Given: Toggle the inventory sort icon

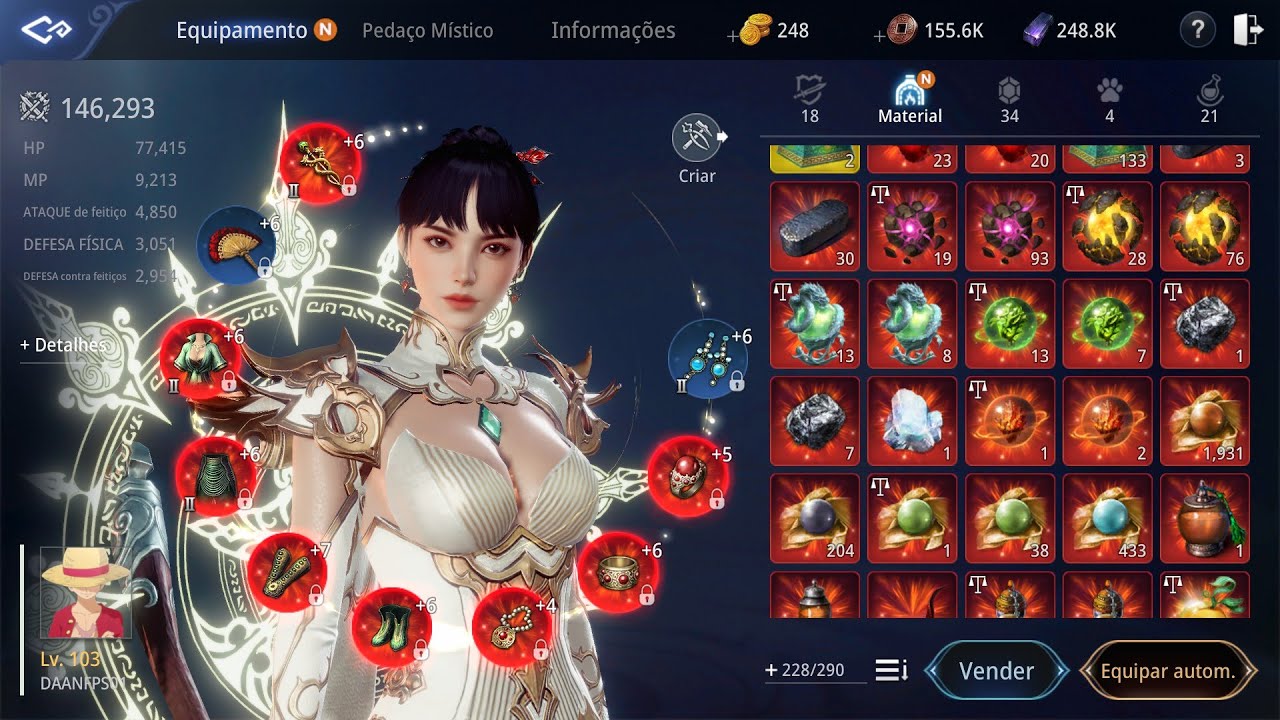Looking at the screenshot, I should (891, 670).
